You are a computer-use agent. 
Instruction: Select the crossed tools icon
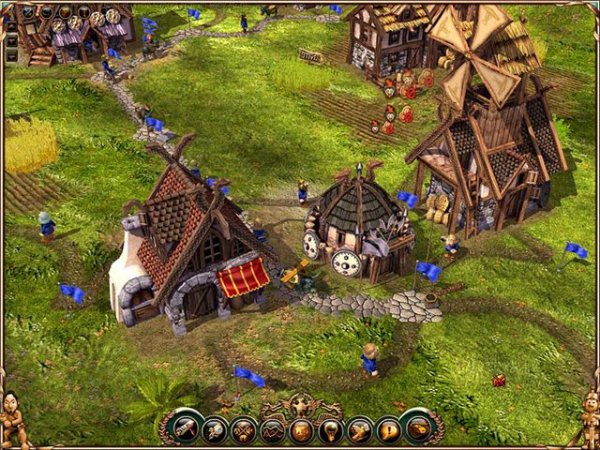pos(244,431)
